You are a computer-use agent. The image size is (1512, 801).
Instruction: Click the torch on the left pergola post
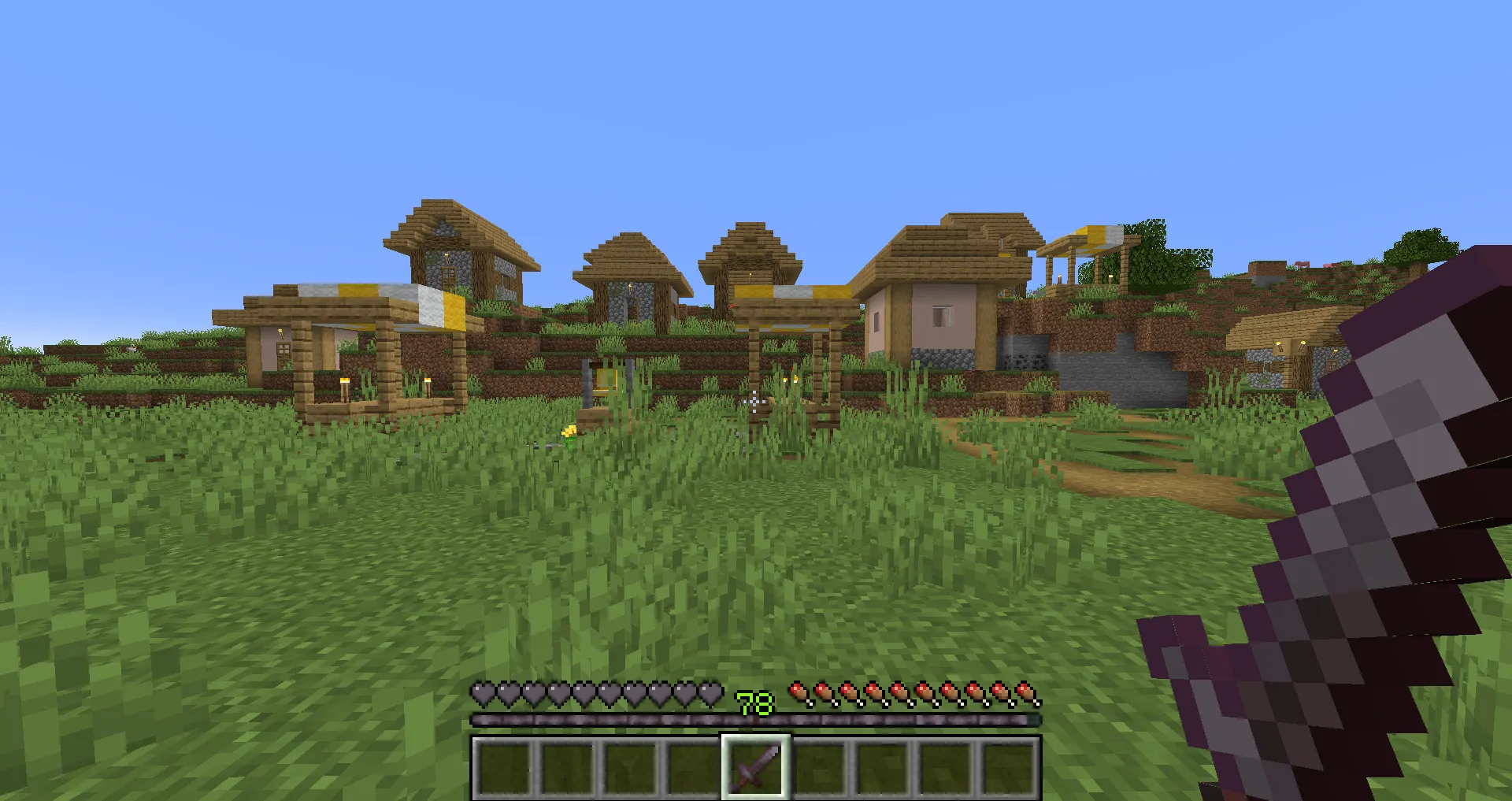(343, 380)
